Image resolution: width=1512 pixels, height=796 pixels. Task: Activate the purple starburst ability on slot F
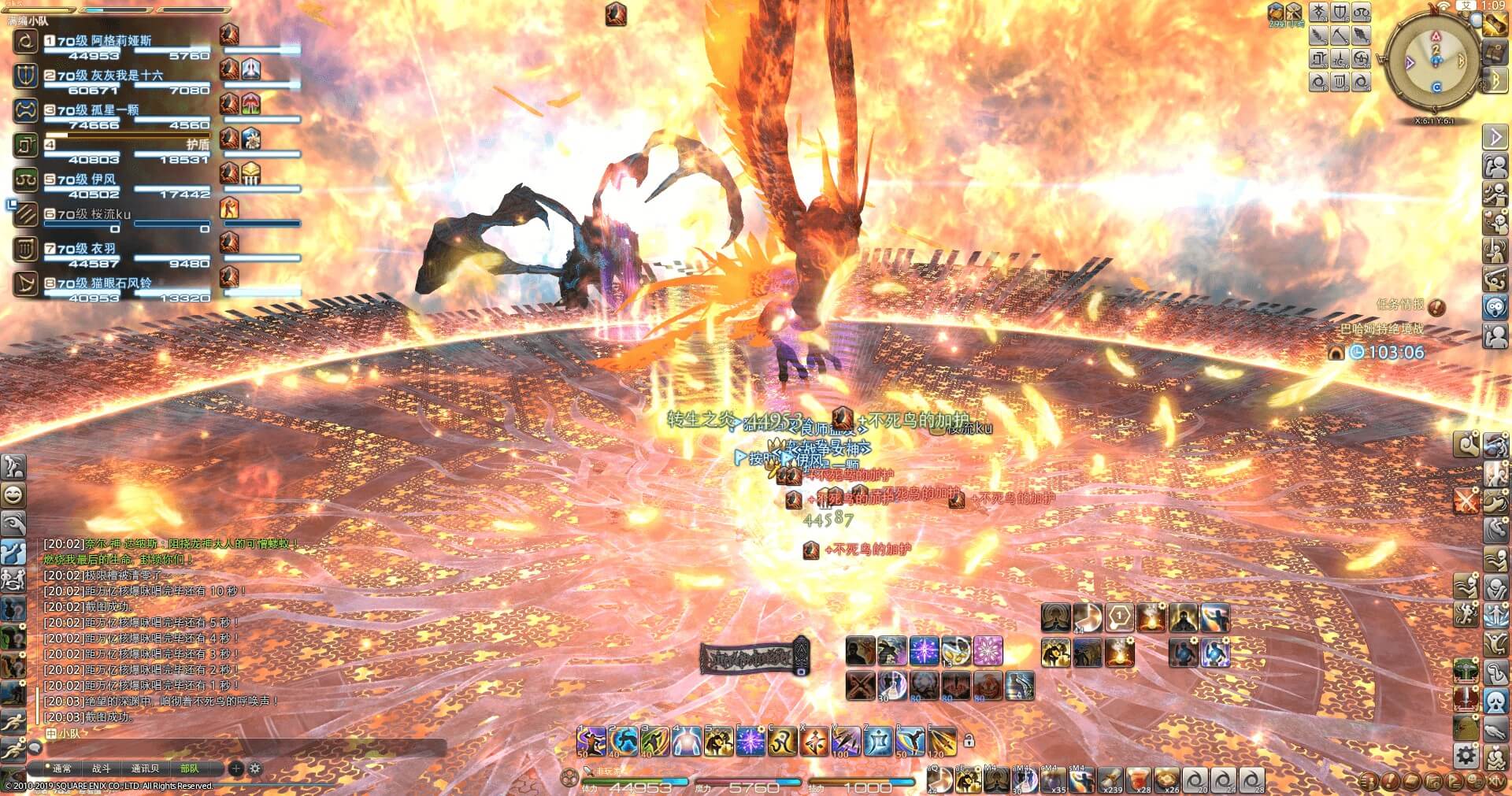[x=750, y=742]
